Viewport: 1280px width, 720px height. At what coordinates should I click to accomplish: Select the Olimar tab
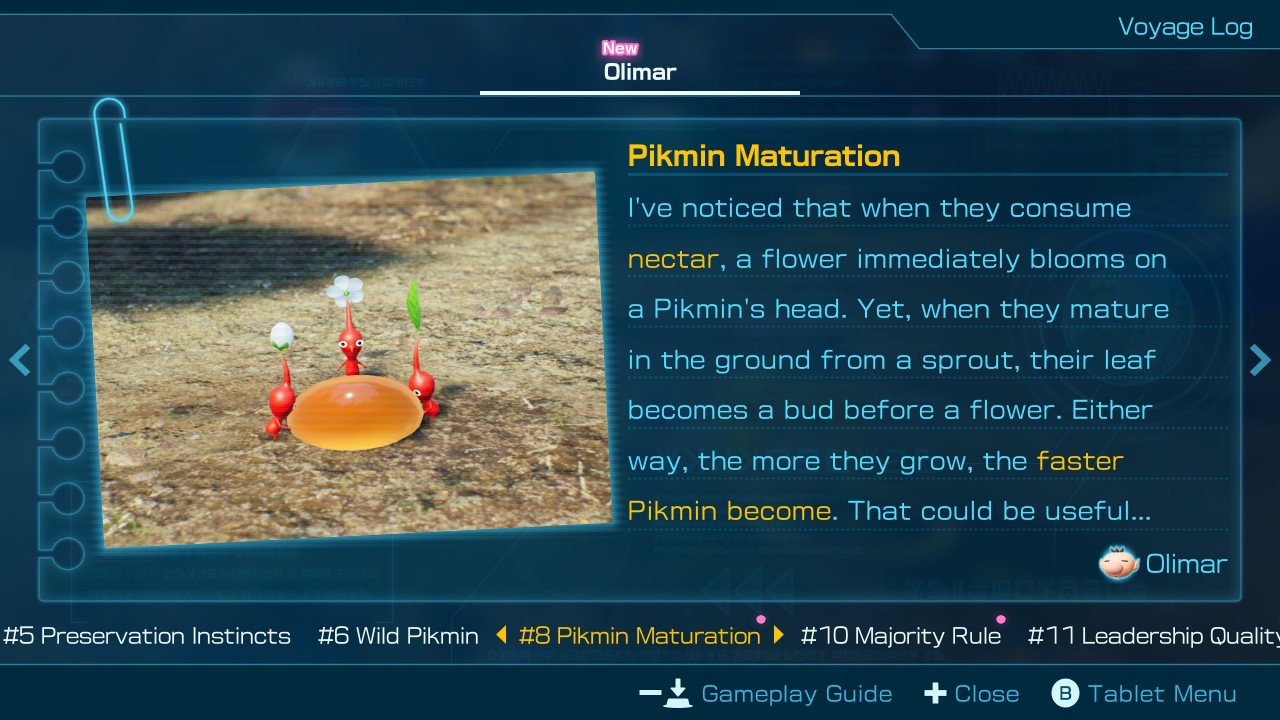coord(640,72)
